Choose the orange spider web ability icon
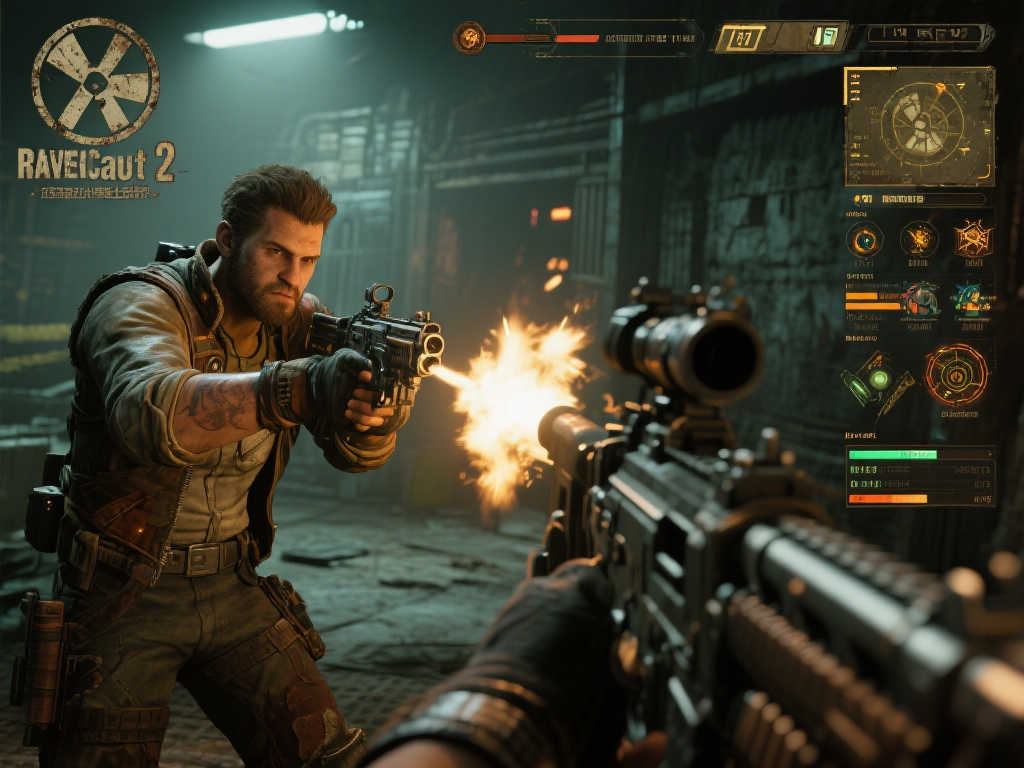 coord(972,238)
